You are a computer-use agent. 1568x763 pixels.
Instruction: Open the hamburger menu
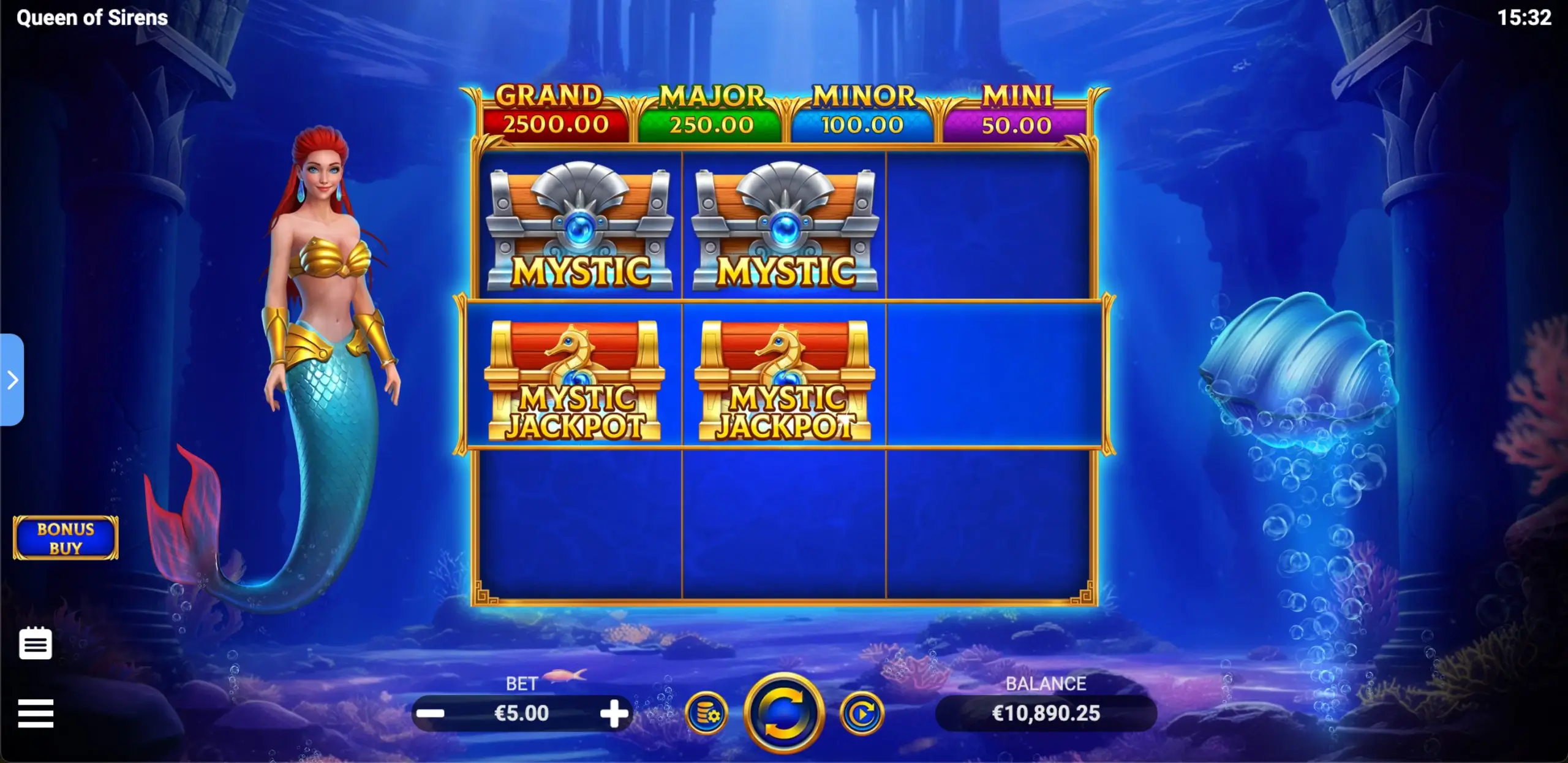(x=37, y=714)
